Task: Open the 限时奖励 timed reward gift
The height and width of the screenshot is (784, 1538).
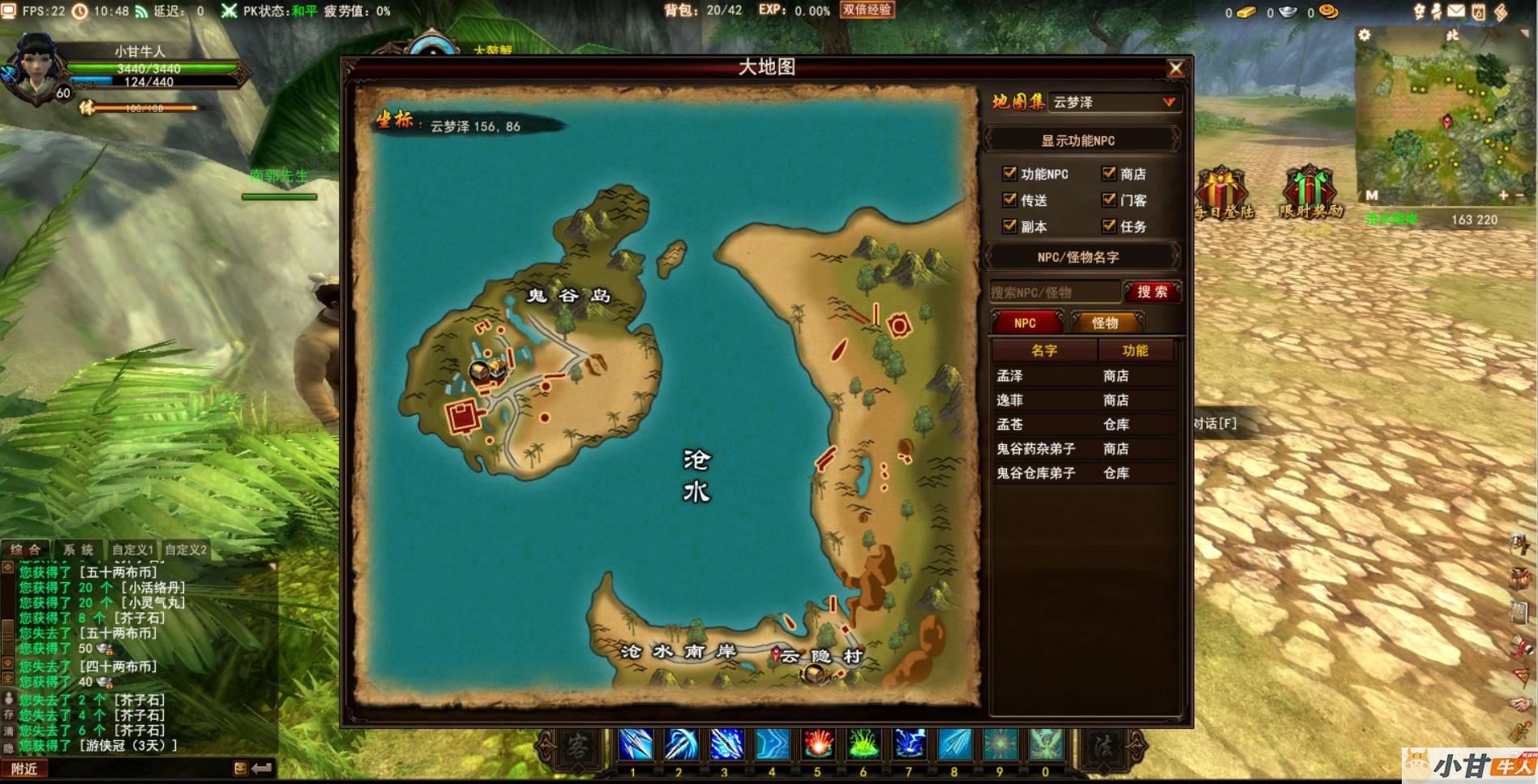Action: tap(1310, 193)
